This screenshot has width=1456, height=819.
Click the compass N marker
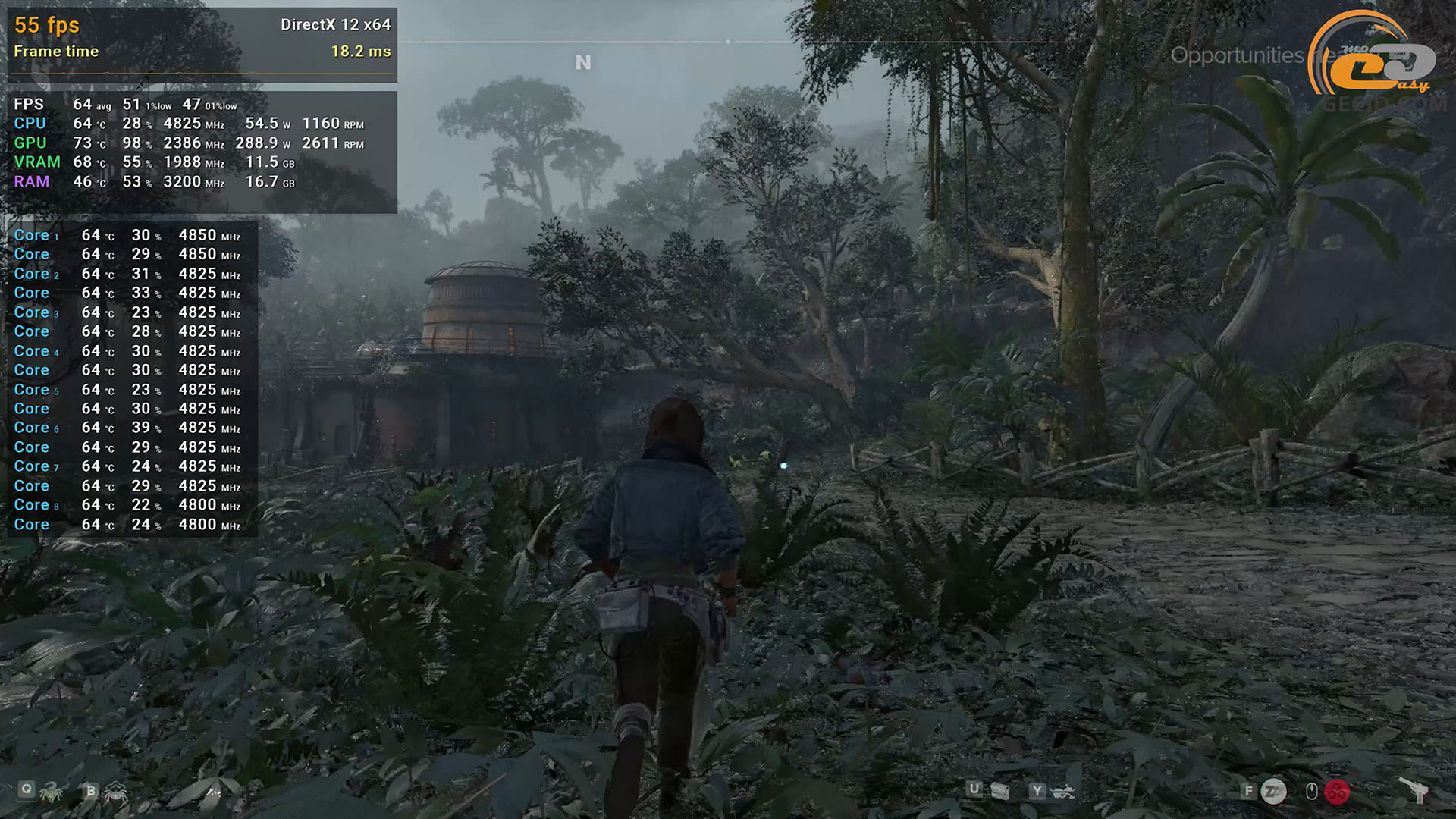pyautogui.click(x=582, y=63)
